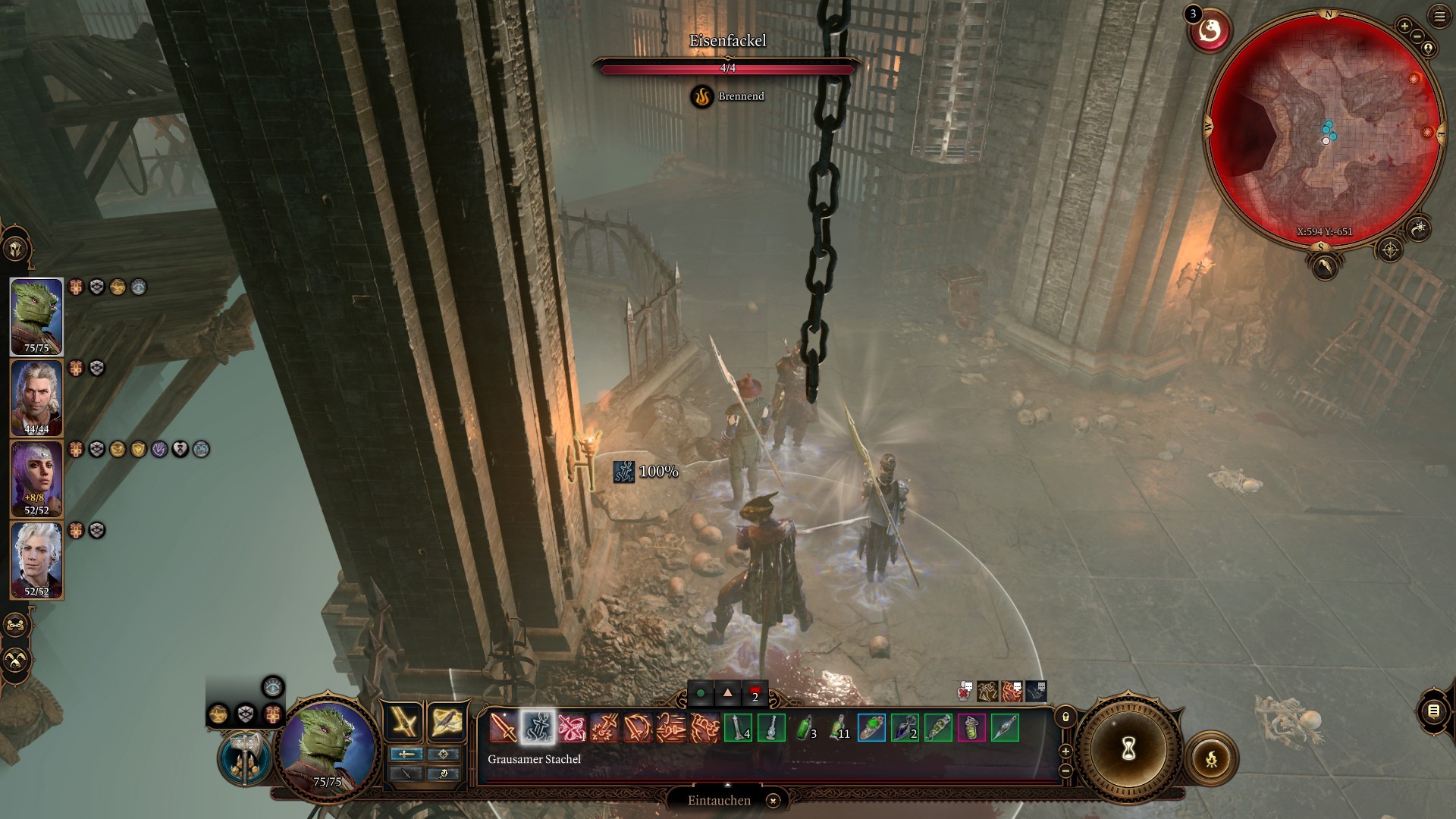Open the campfire rest button
The image size is (1456, 819).
pyautogui.click(x=1211, y=758)
